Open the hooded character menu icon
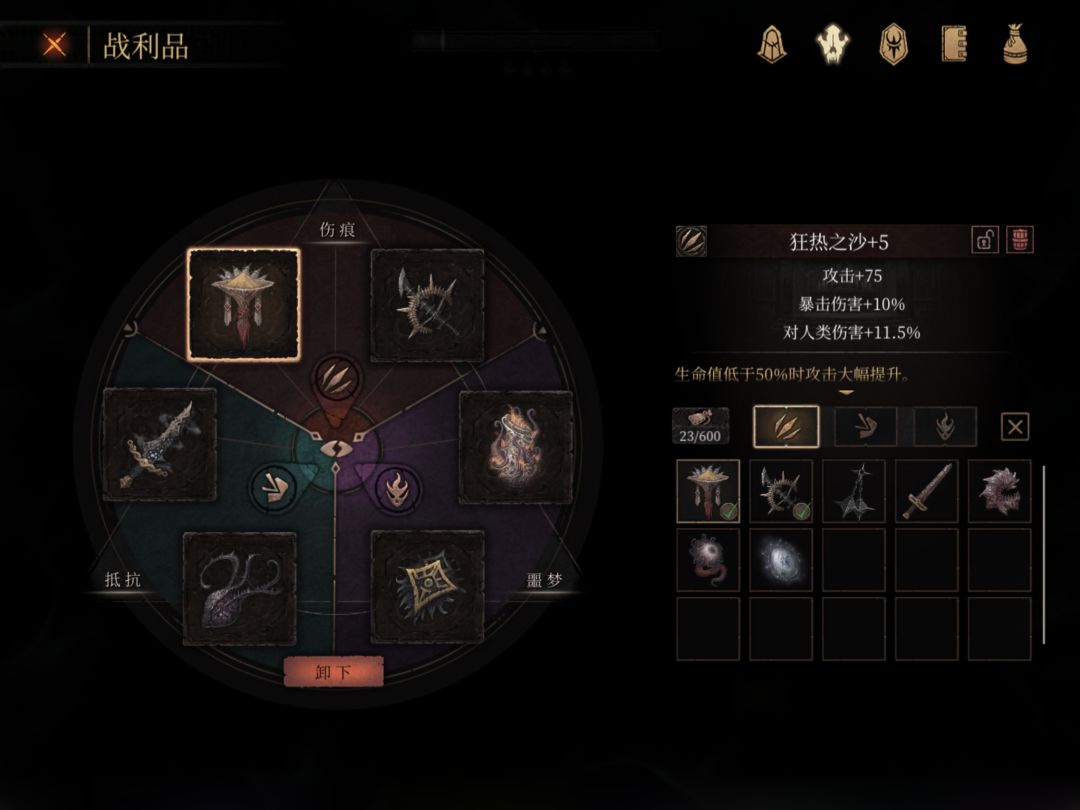 pyautogui.click(x=771, y=44)
